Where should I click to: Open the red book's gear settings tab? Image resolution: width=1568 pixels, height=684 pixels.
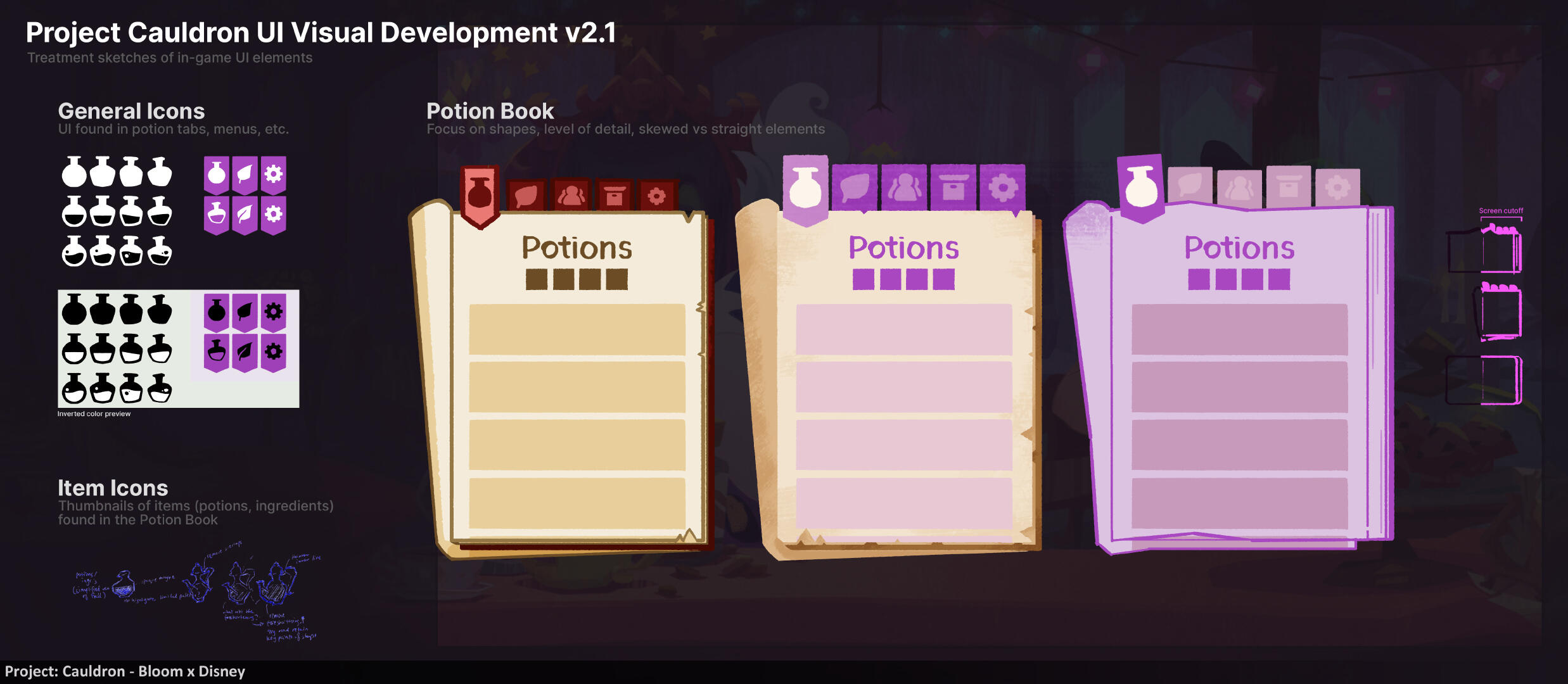(x=657, y=196)
